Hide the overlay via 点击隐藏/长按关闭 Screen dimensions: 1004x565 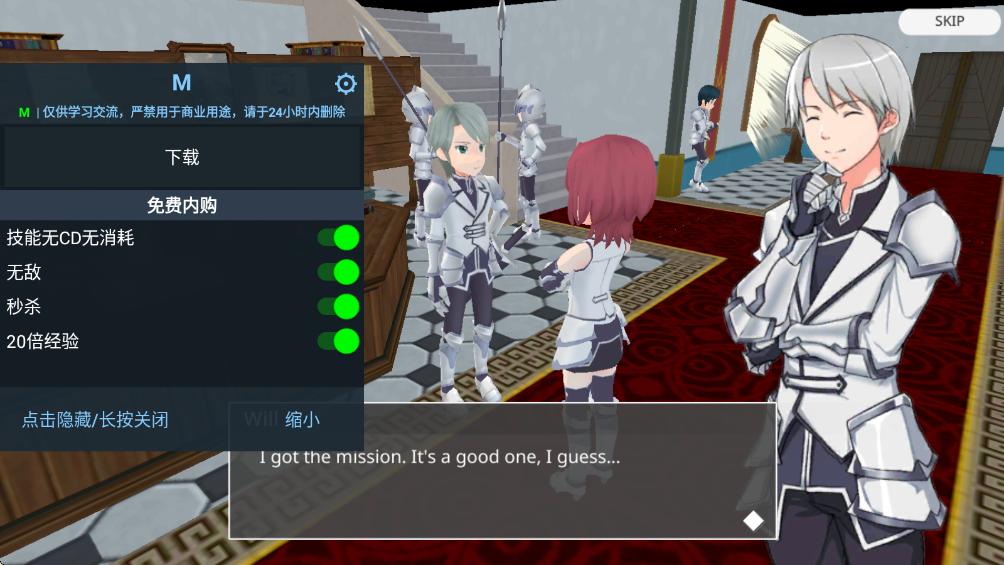point(95,420)
